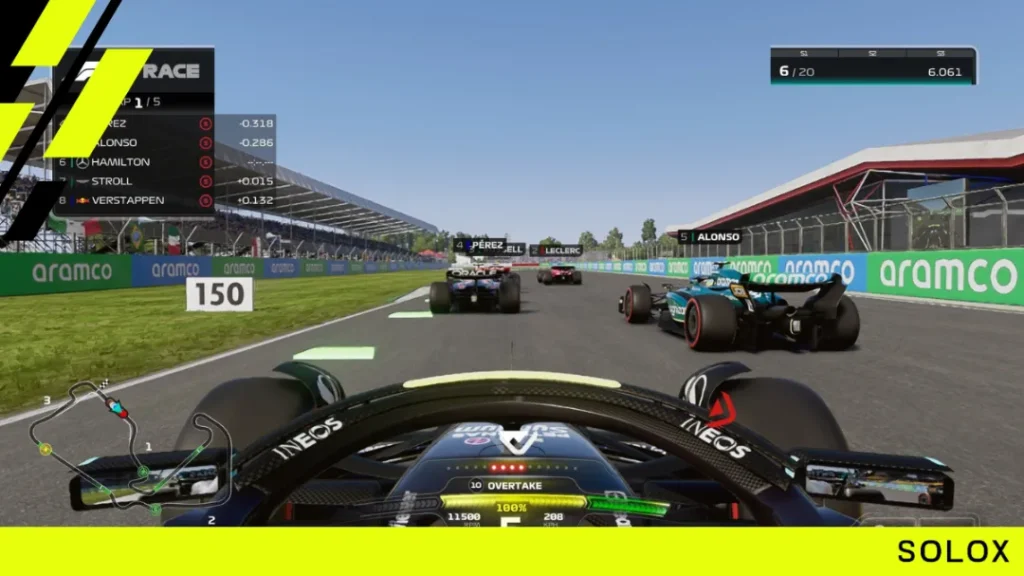Viewport: 1024px width, 576px height.
Task: Click the Leclerc driver name tag
Action: coord(556,250)
